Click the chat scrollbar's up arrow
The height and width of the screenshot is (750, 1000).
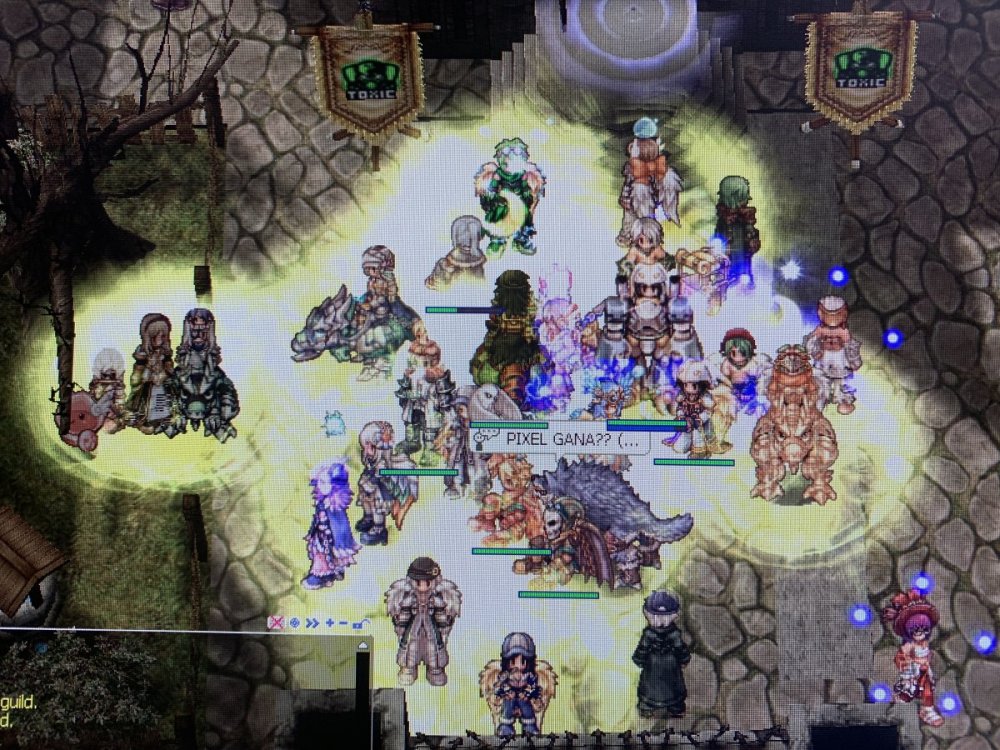[363, 645]
